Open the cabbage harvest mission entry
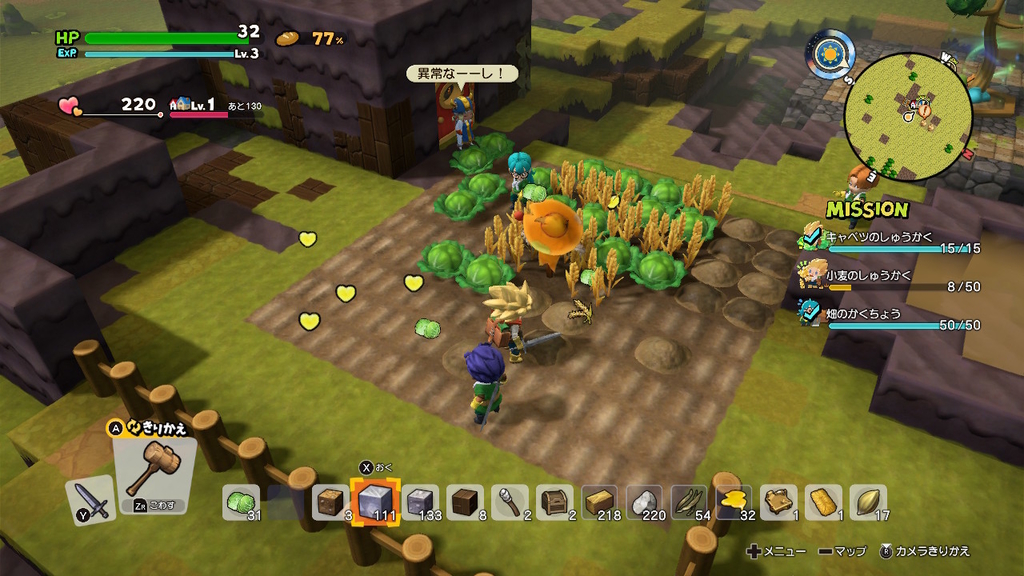Screen dimensions: 1024x576 coord(890,240)
